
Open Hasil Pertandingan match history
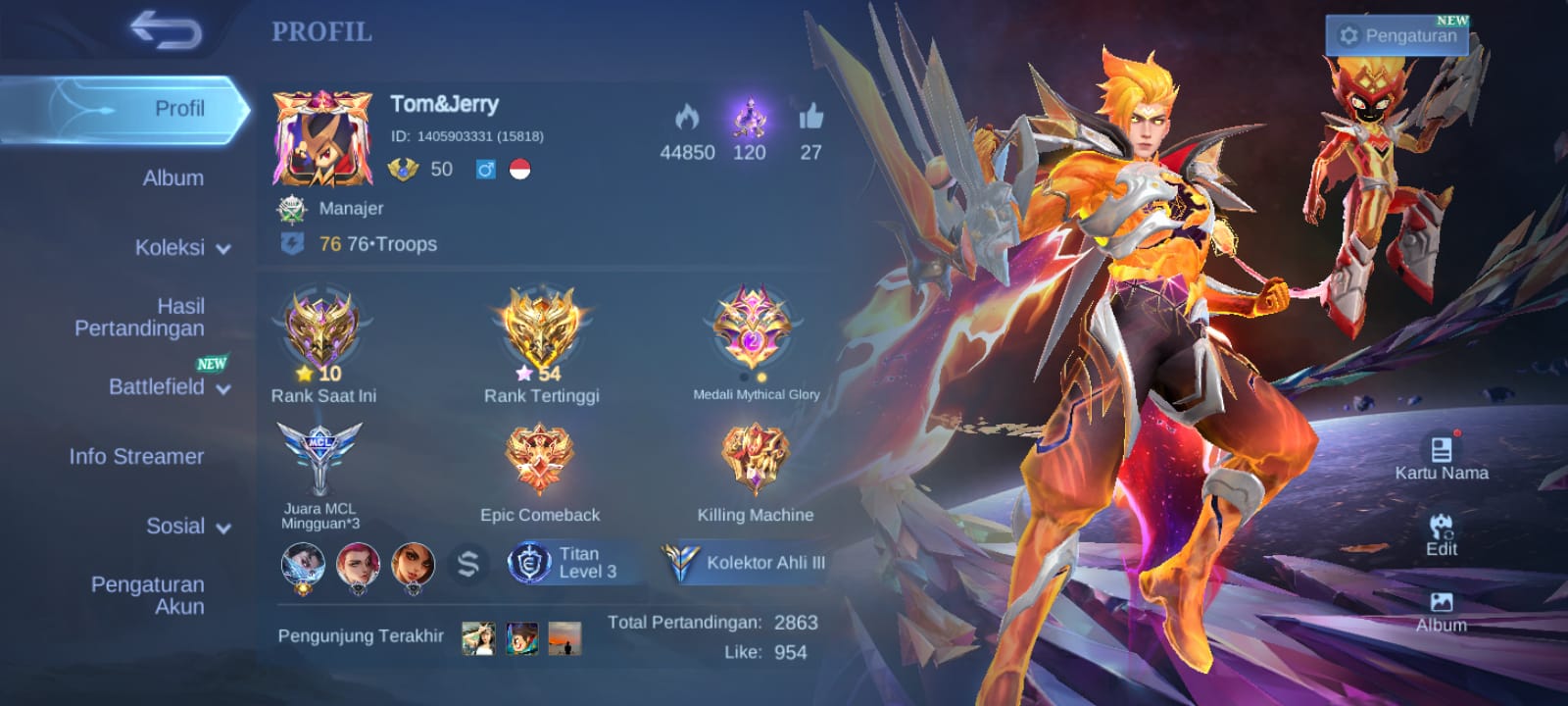click(140, 318)
